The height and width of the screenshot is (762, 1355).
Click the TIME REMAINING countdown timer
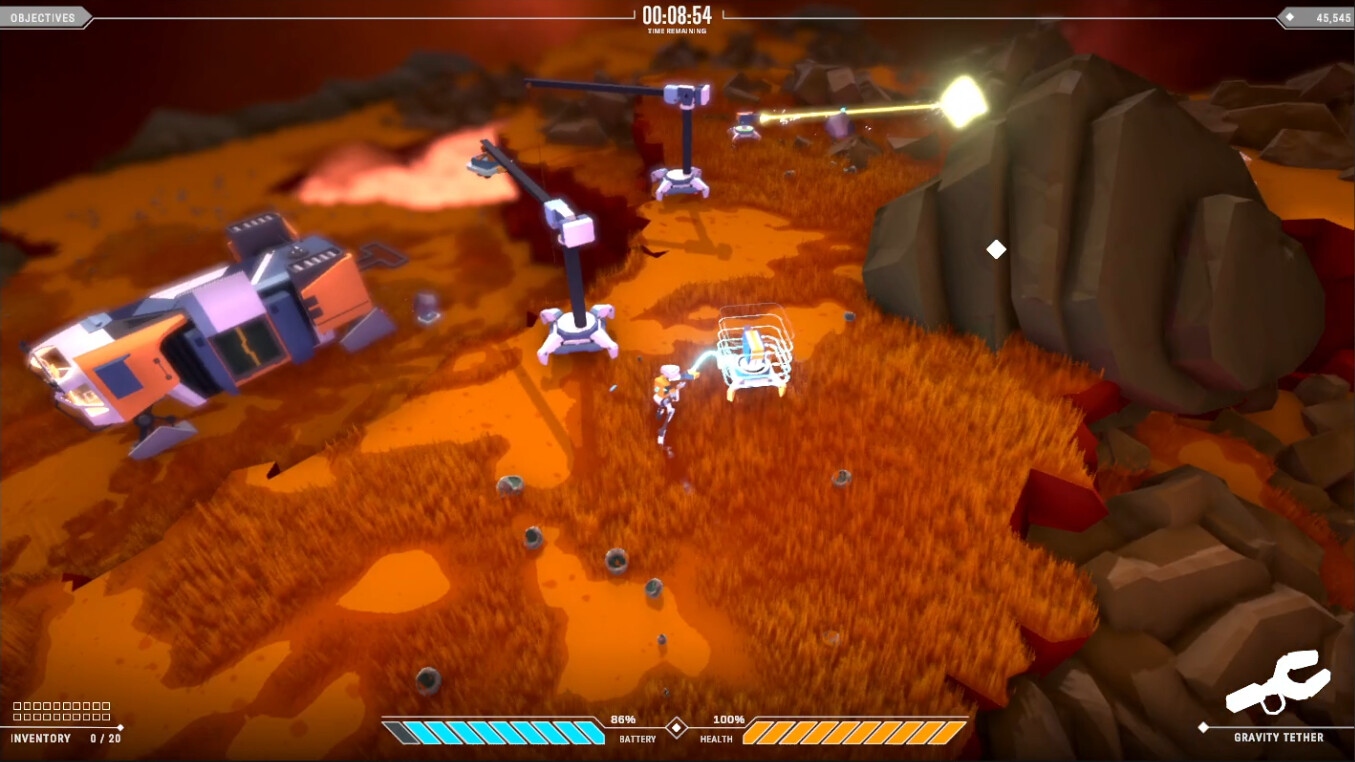677,14
